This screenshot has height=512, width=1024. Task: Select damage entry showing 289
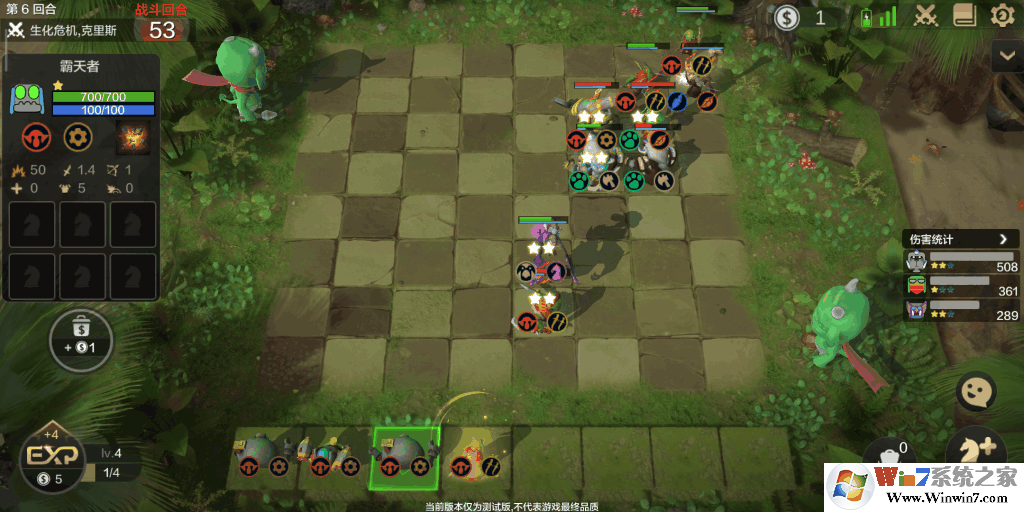pos(961,309)
